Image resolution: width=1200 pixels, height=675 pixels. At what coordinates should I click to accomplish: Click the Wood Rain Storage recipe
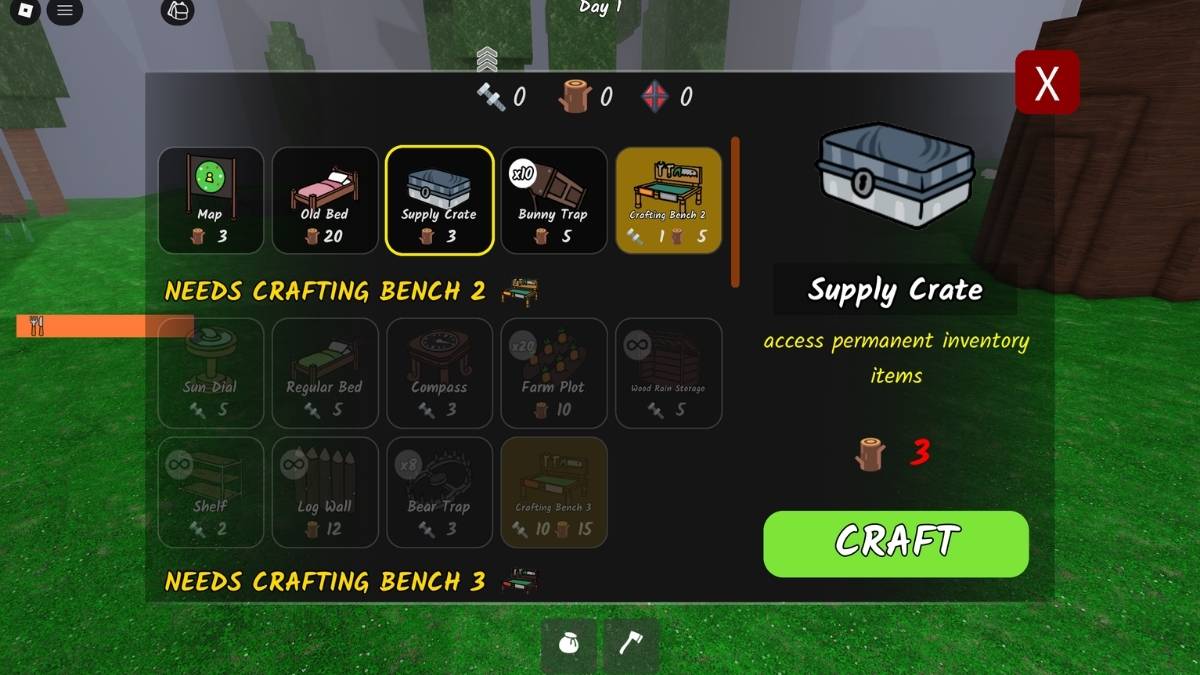pos(668,372)
